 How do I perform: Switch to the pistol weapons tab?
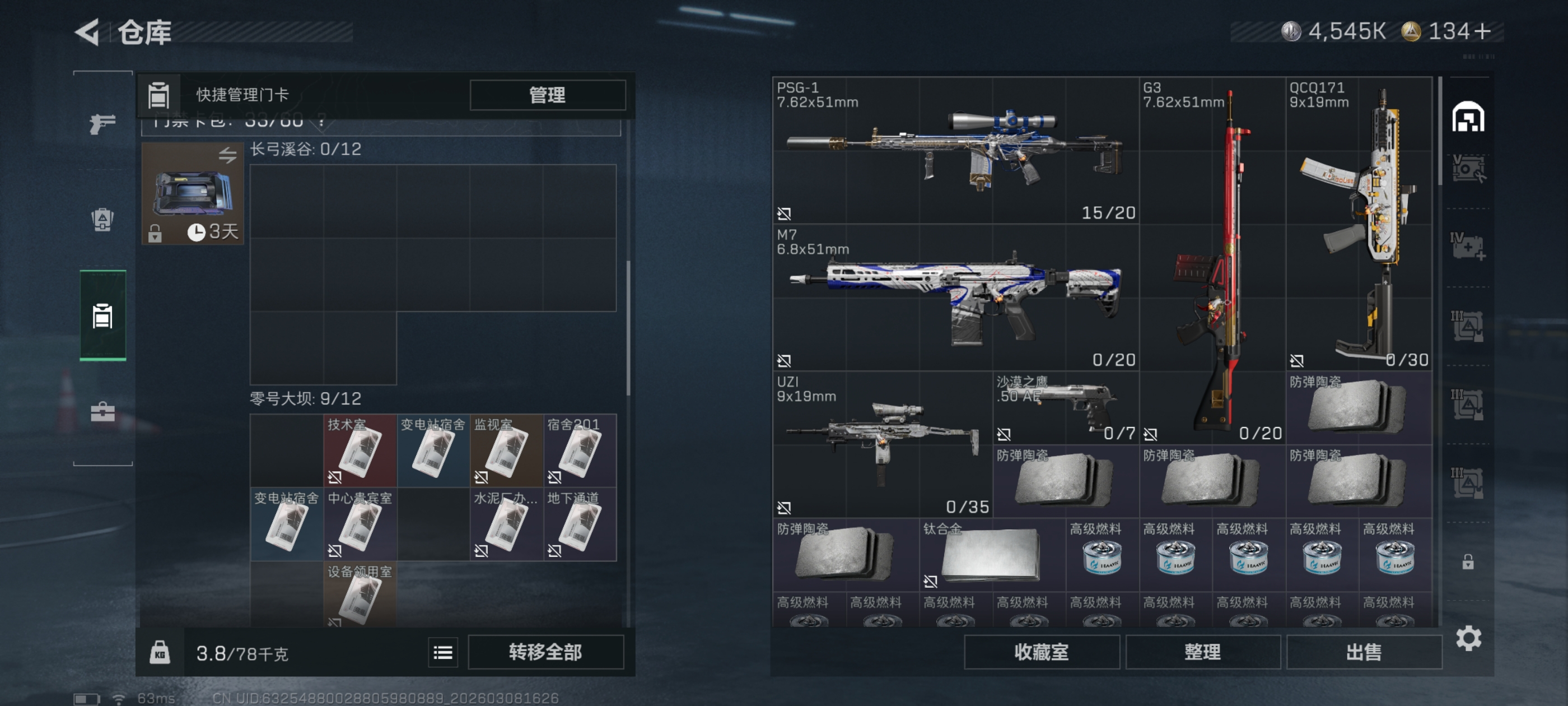pos(102,124)
